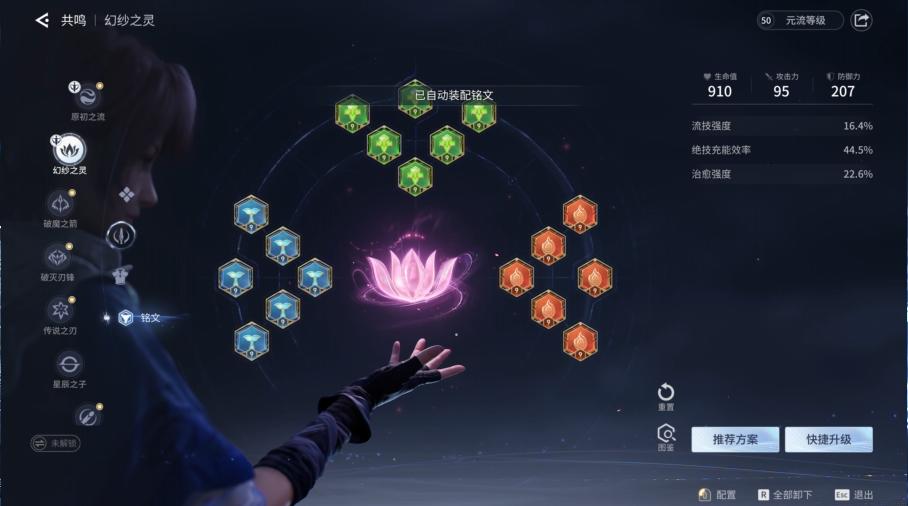Open the 传说之刃 resonance

pyautogui.click(x=59, y=310)
